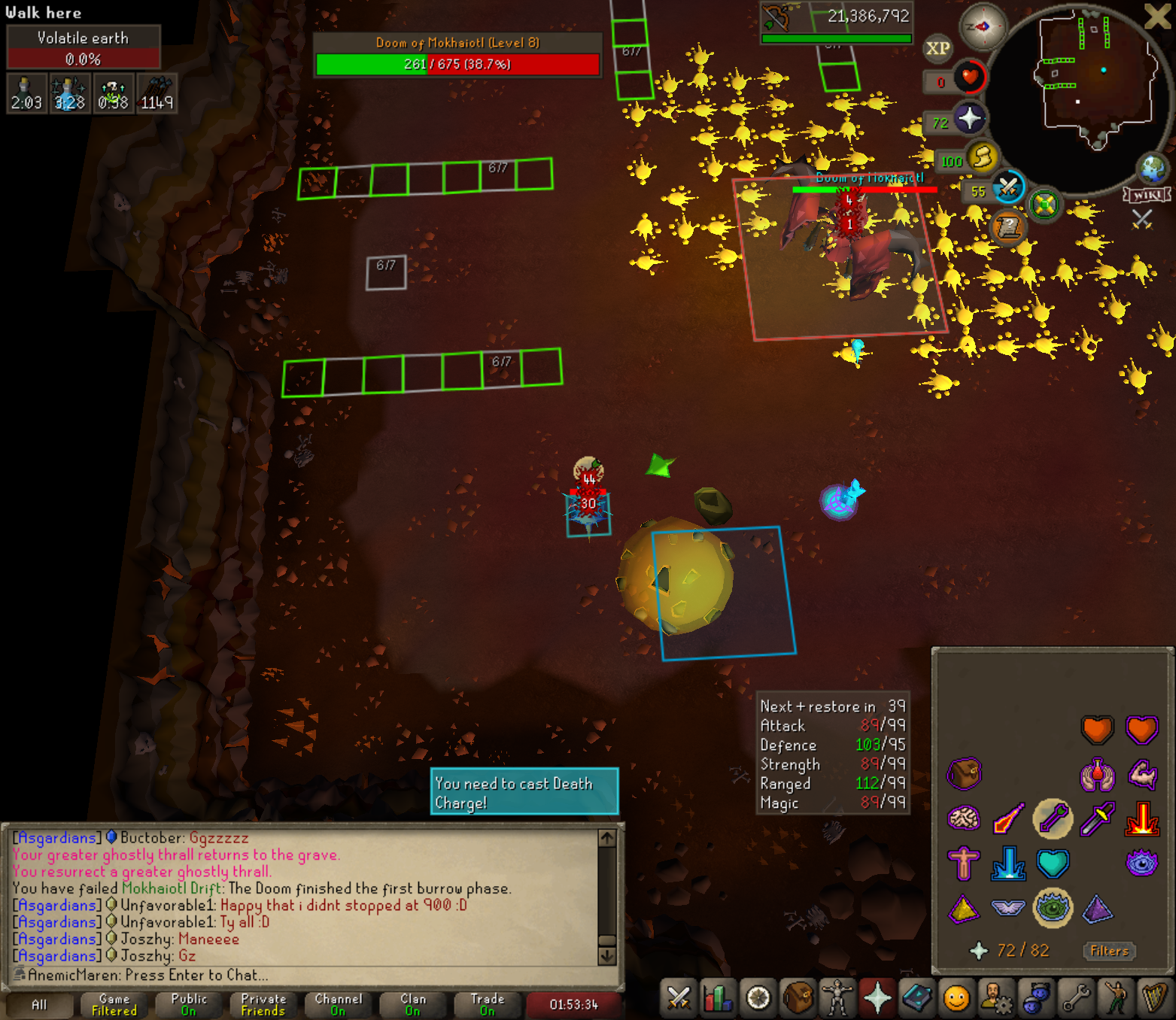Toggle run on the boot energy orb

(982, 158)
